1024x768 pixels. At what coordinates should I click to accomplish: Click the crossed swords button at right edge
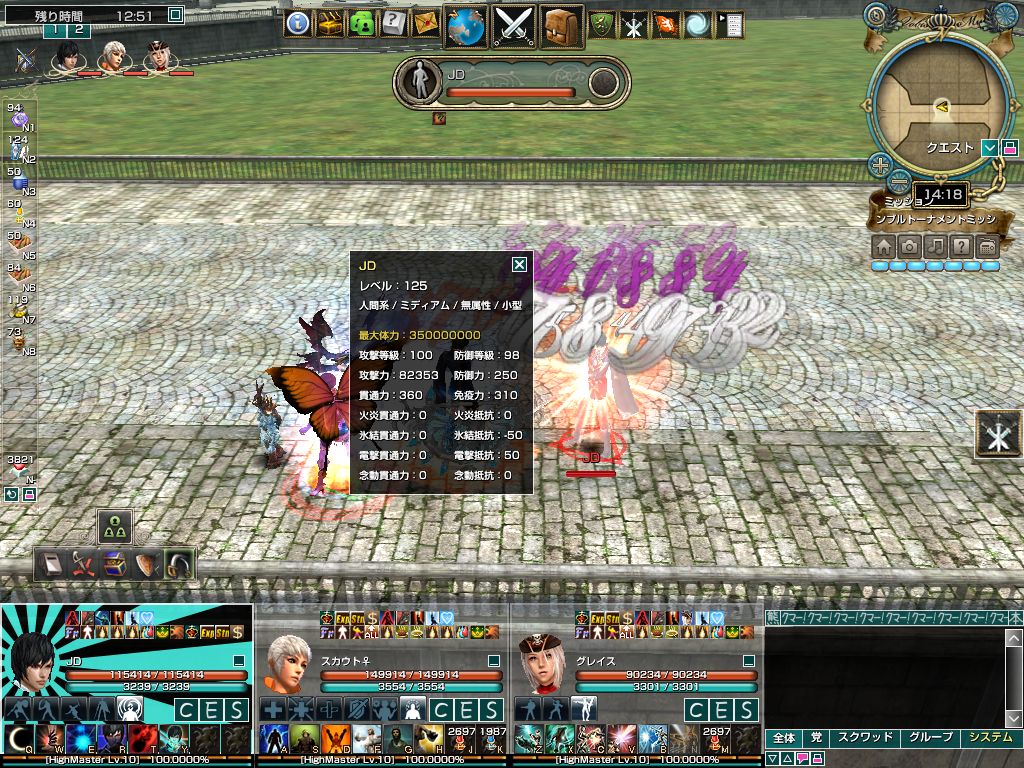[x=999, y=436]
